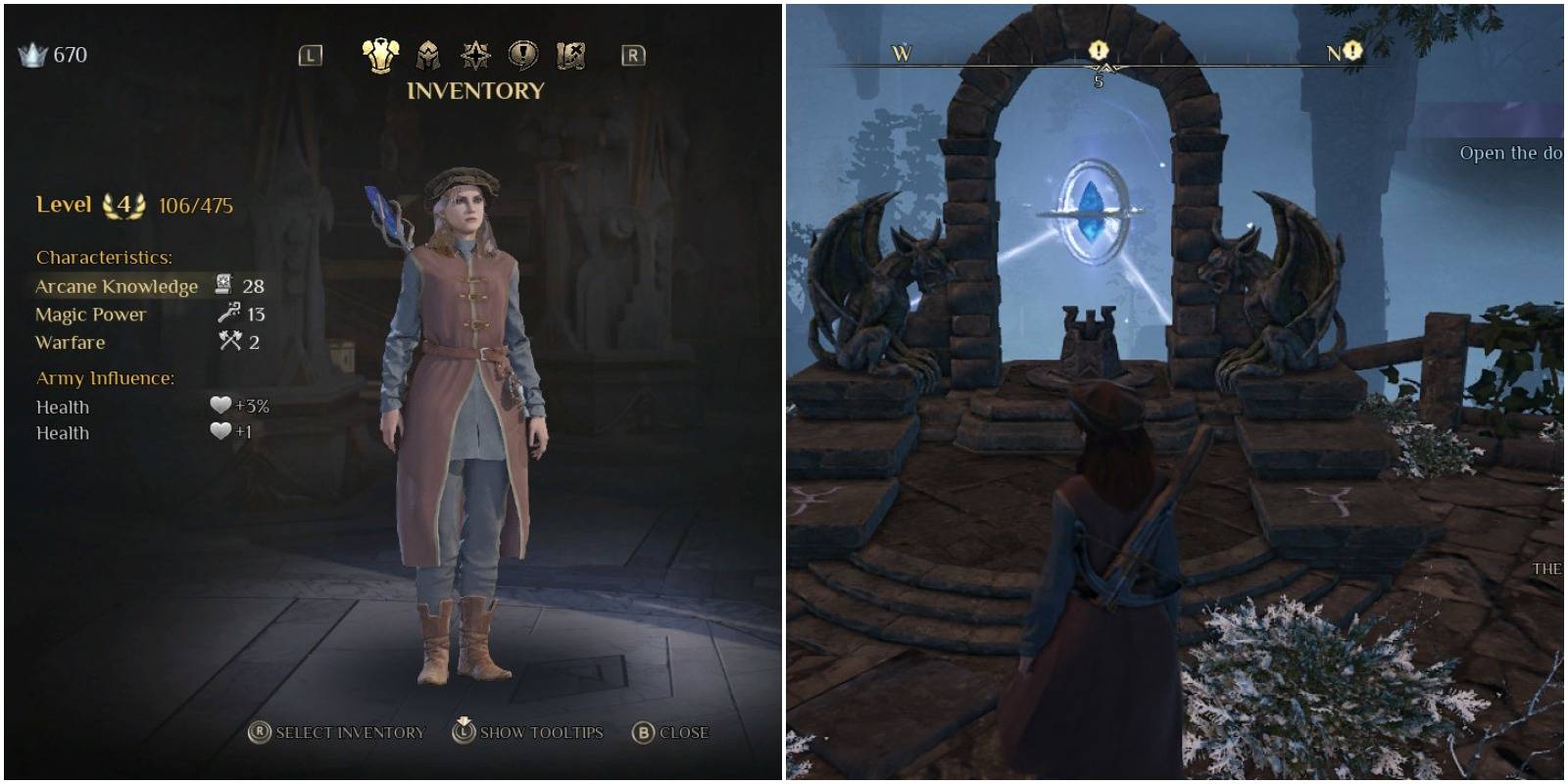Expand the Characteristics section

[104, 257]
